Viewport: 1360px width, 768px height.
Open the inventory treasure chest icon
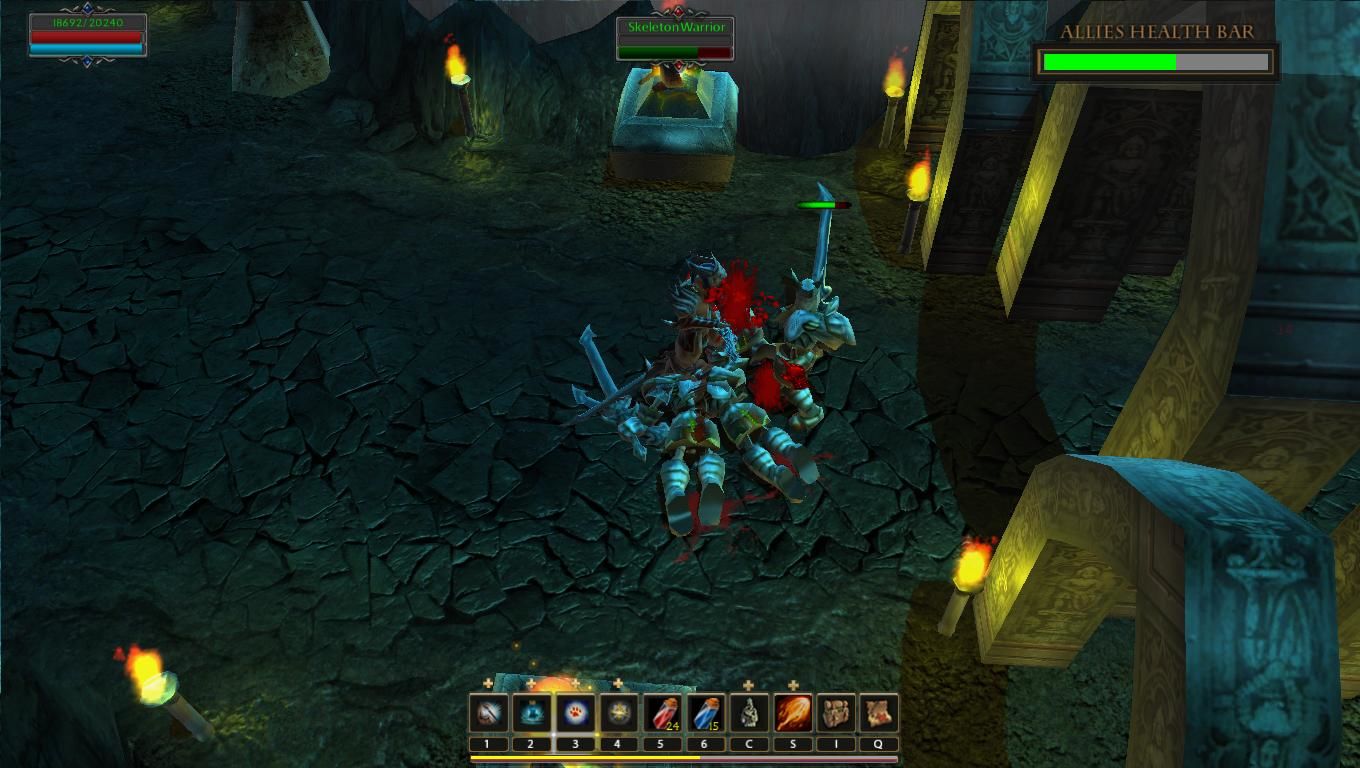coord(836,714)
